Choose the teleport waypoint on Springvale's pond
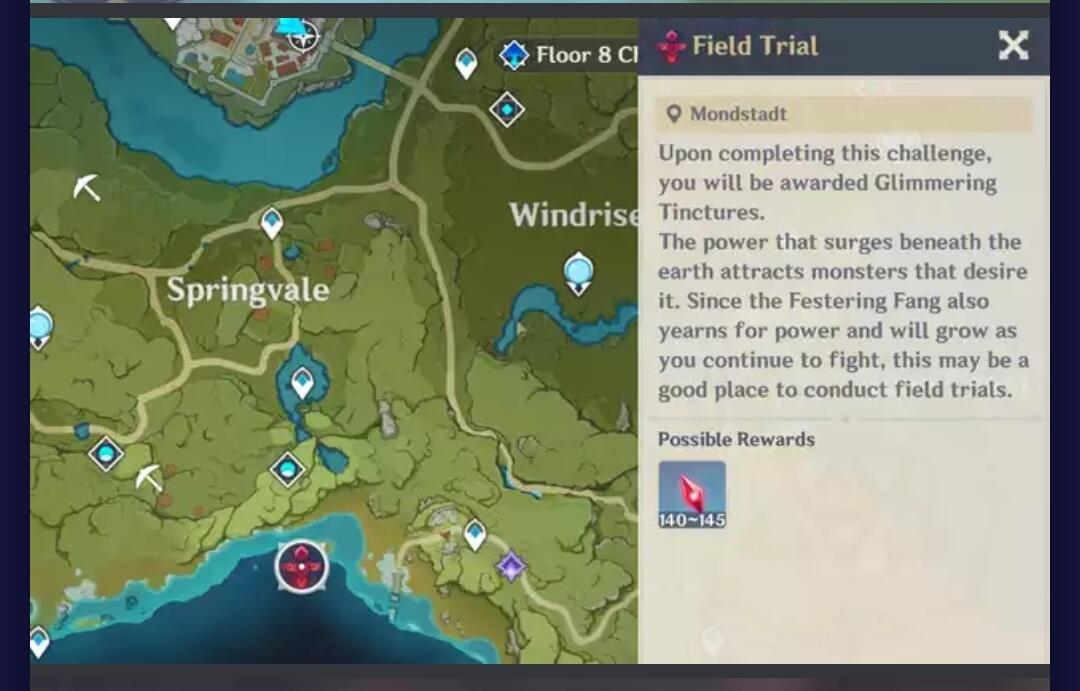This screenshot has width=1080, height=691. coord(302,381)
